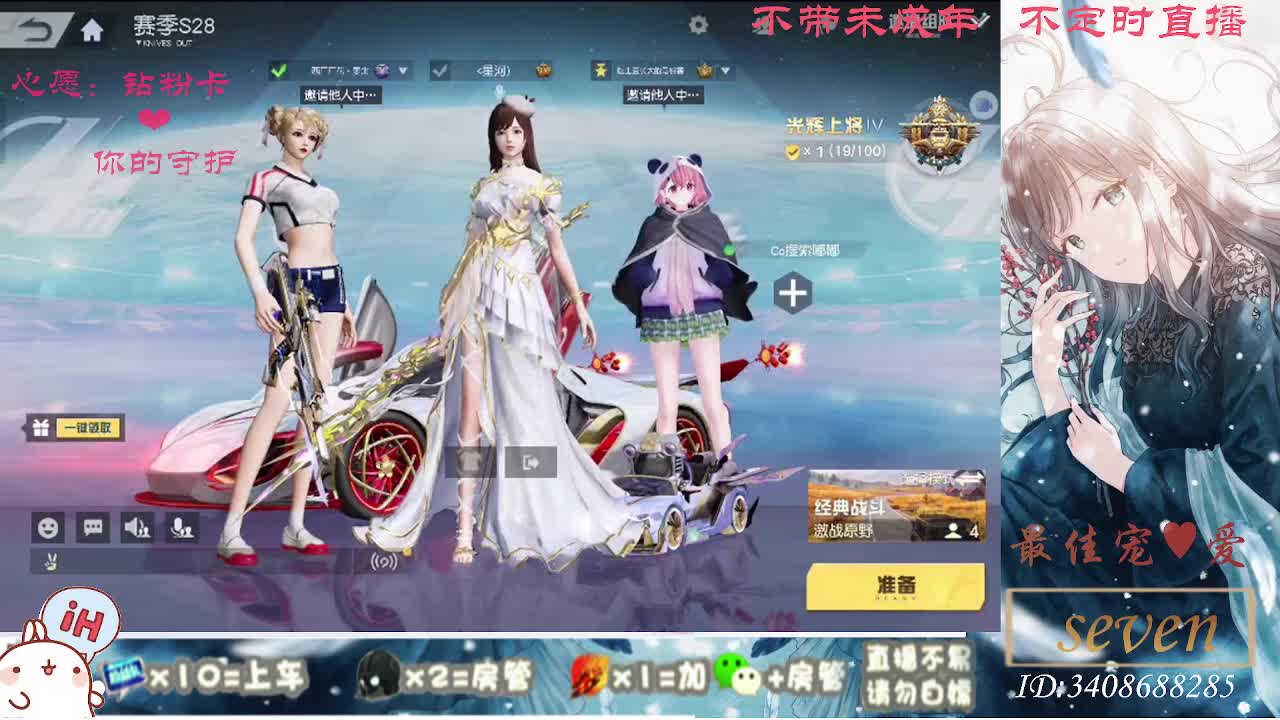Viewport: 1280px width, 720px height.
Task: Click the plus icon to add a teammate
Action: click(x=791, y=291)
